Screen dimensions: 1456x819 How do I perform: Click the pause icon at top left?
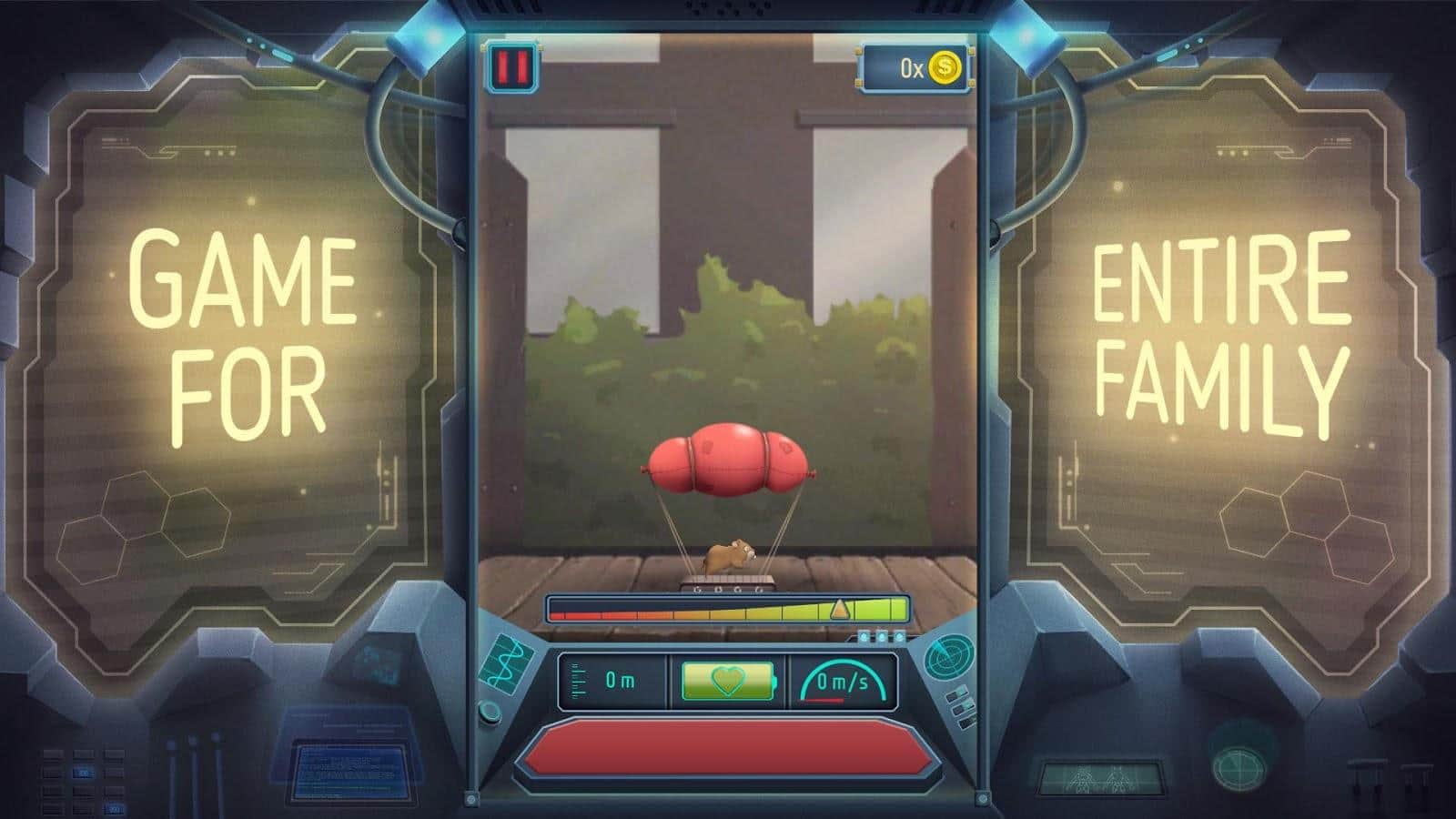511,66
